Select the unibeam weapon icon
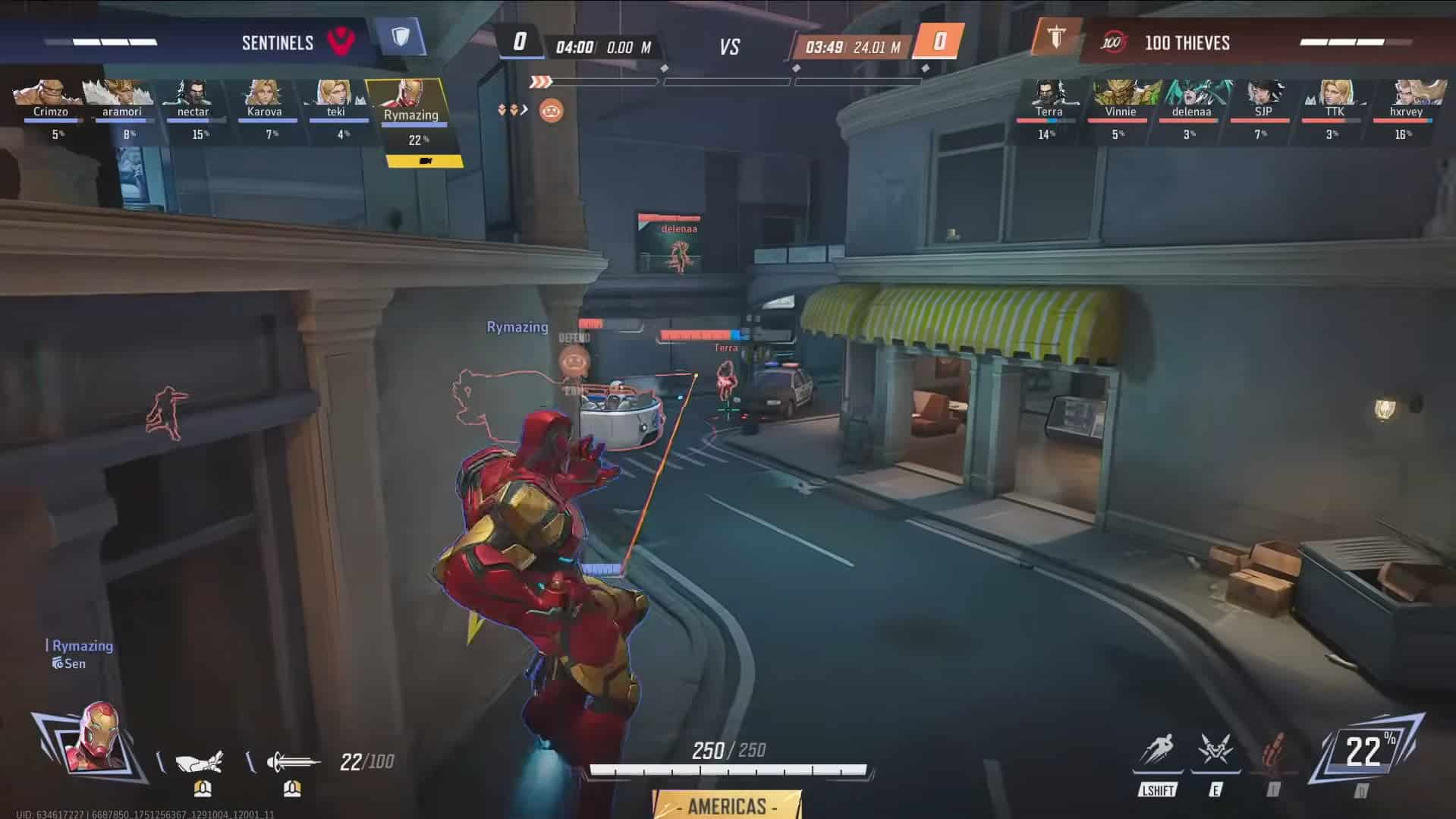The image size is (1456, 819). [x=292, y=761]
